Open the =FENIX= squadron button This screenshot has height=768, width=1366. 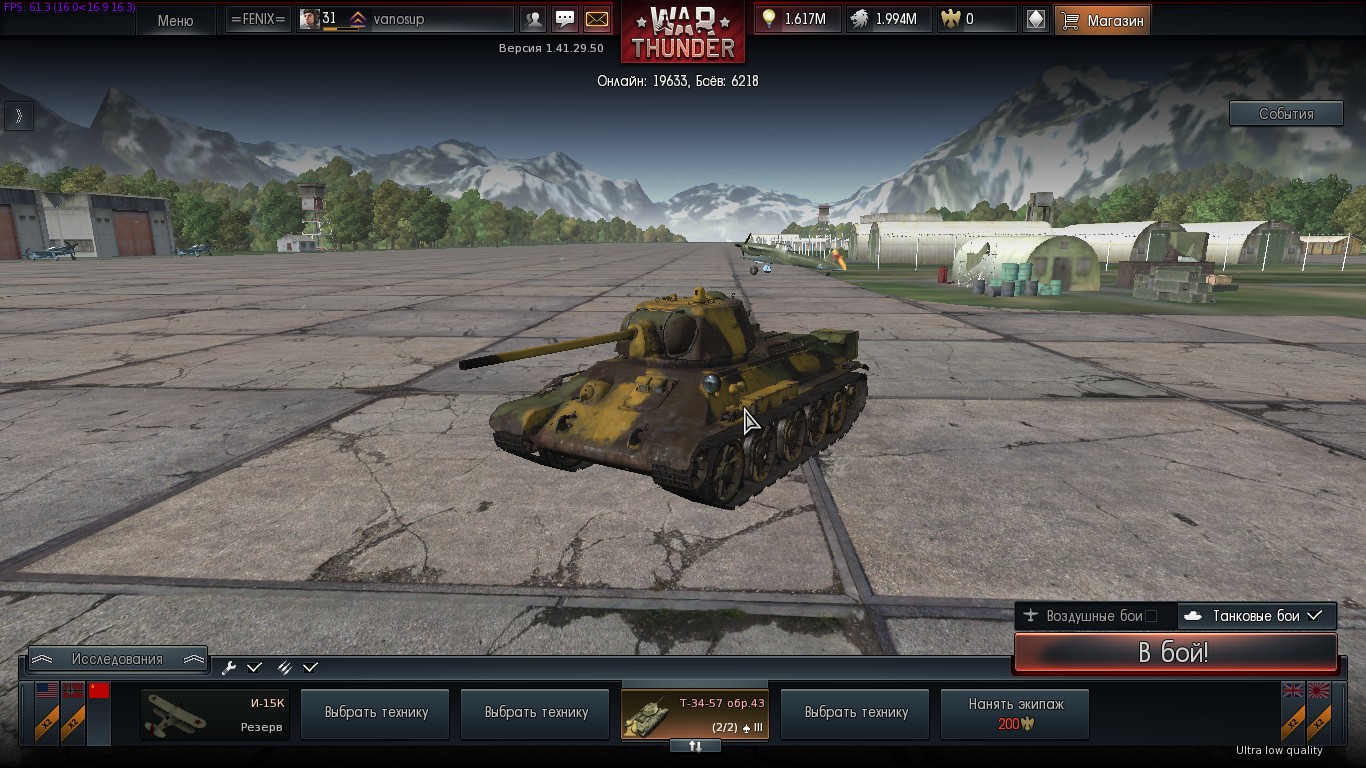tap(257, 19)
